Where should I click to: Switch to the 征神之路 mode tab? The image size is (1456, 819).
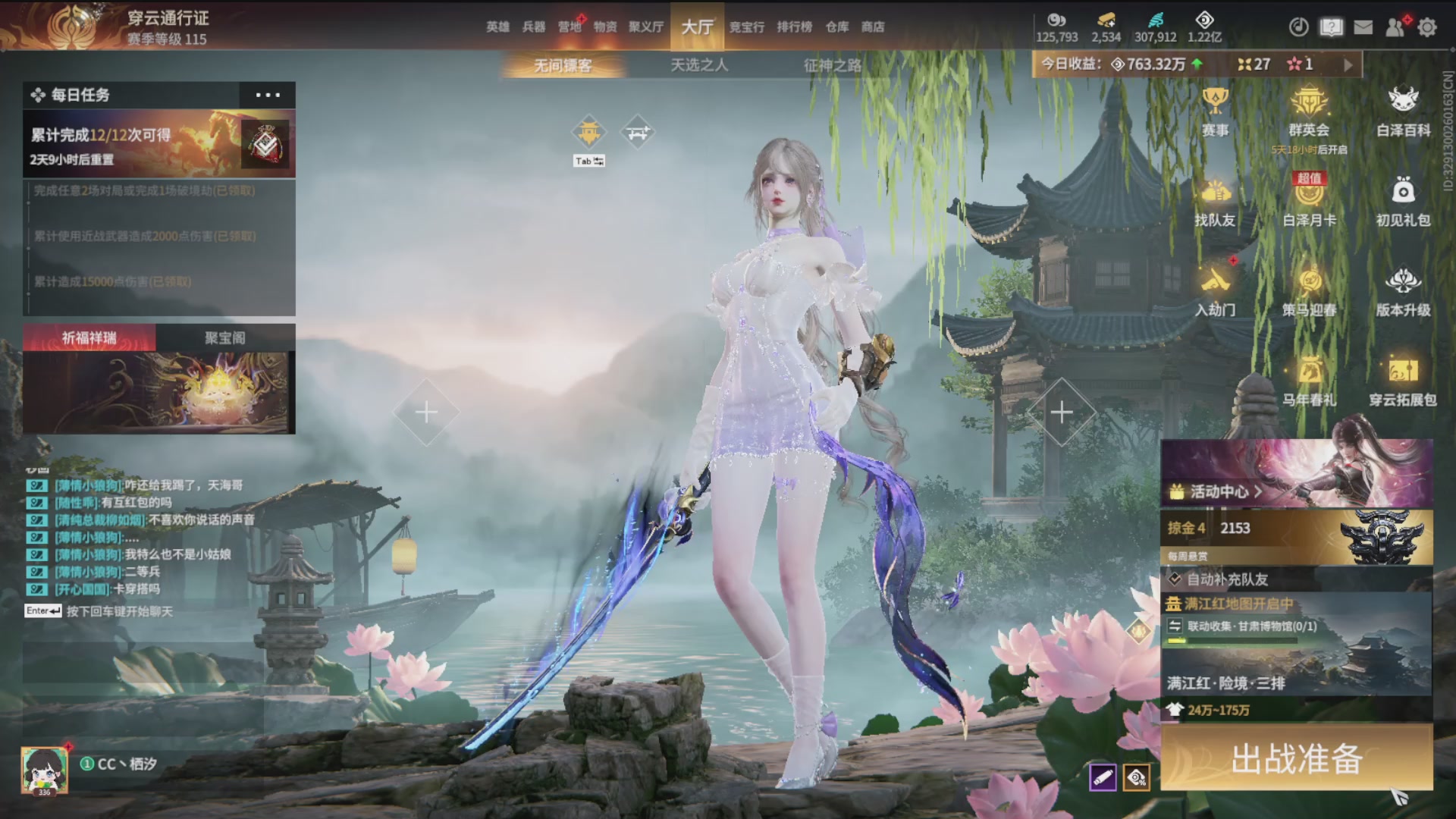coord(833,65)
